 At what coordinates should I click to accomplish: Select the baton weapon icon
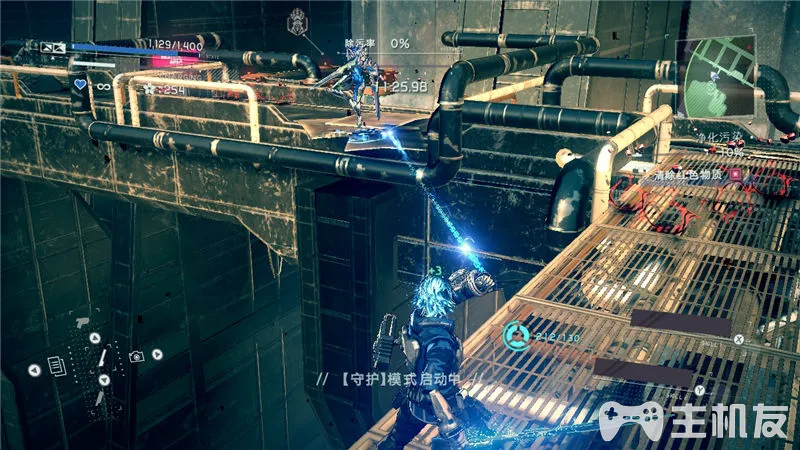tap(104, 356)
